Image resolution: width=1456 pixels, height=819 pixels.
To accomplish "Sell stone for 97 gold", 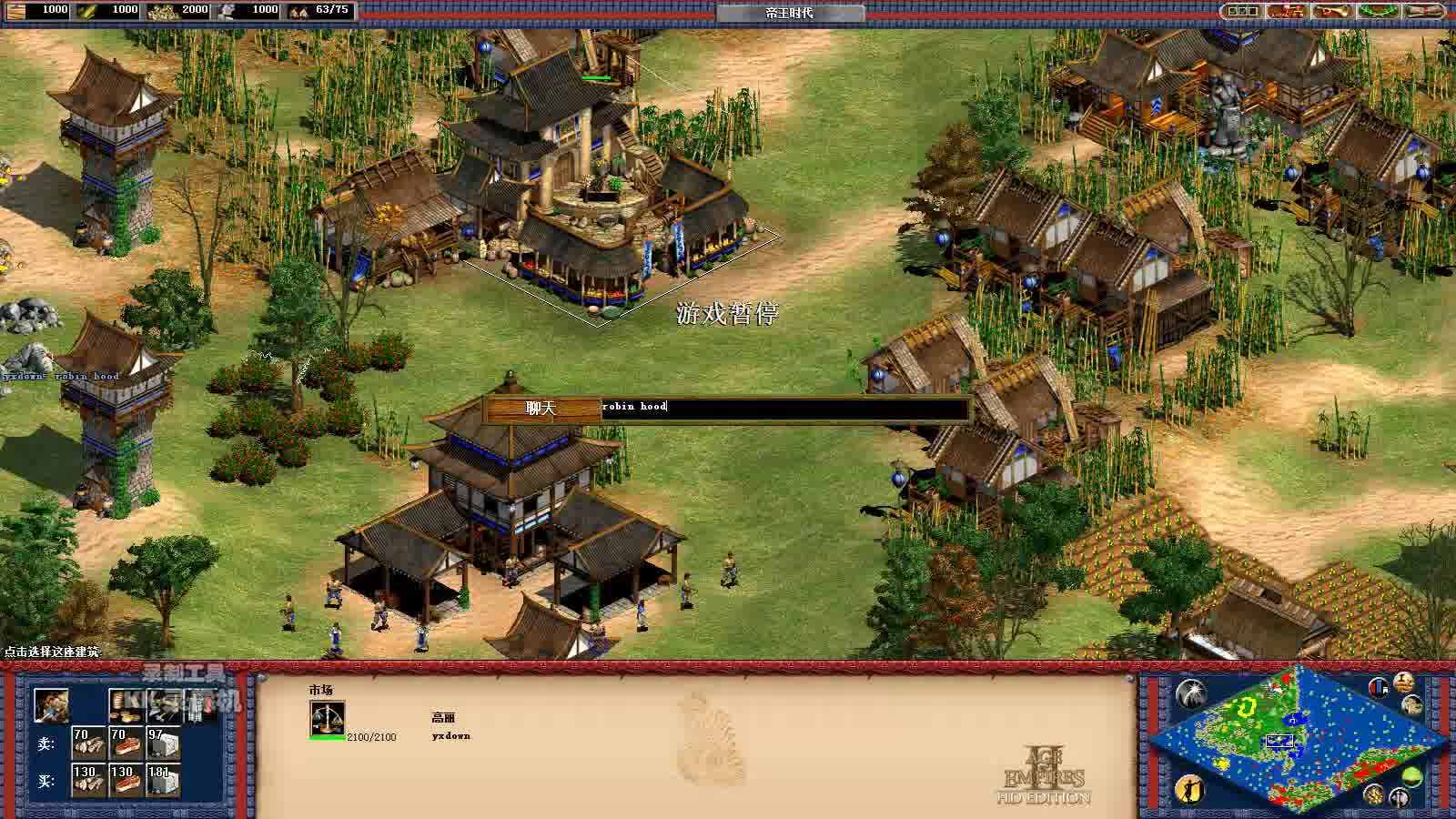I will (163, 743).
